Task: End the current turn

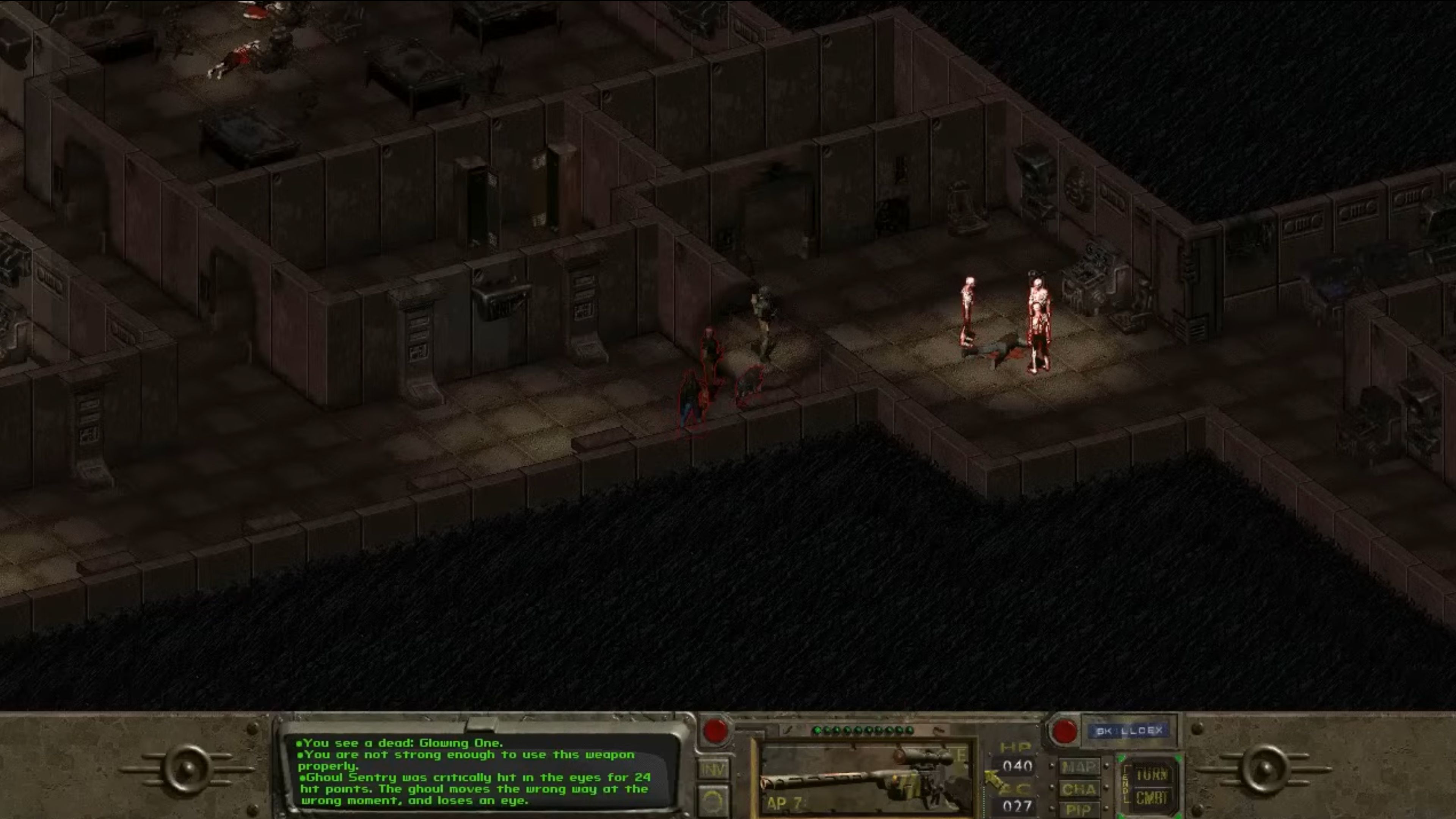Action: coord(1152,774)
